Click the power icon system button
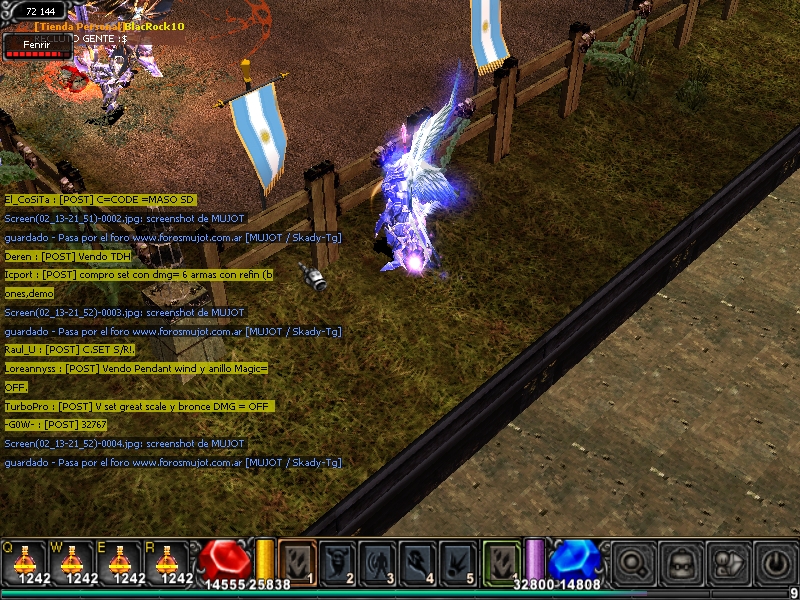Viewport: 800px width, 600px height. point(775,562)
